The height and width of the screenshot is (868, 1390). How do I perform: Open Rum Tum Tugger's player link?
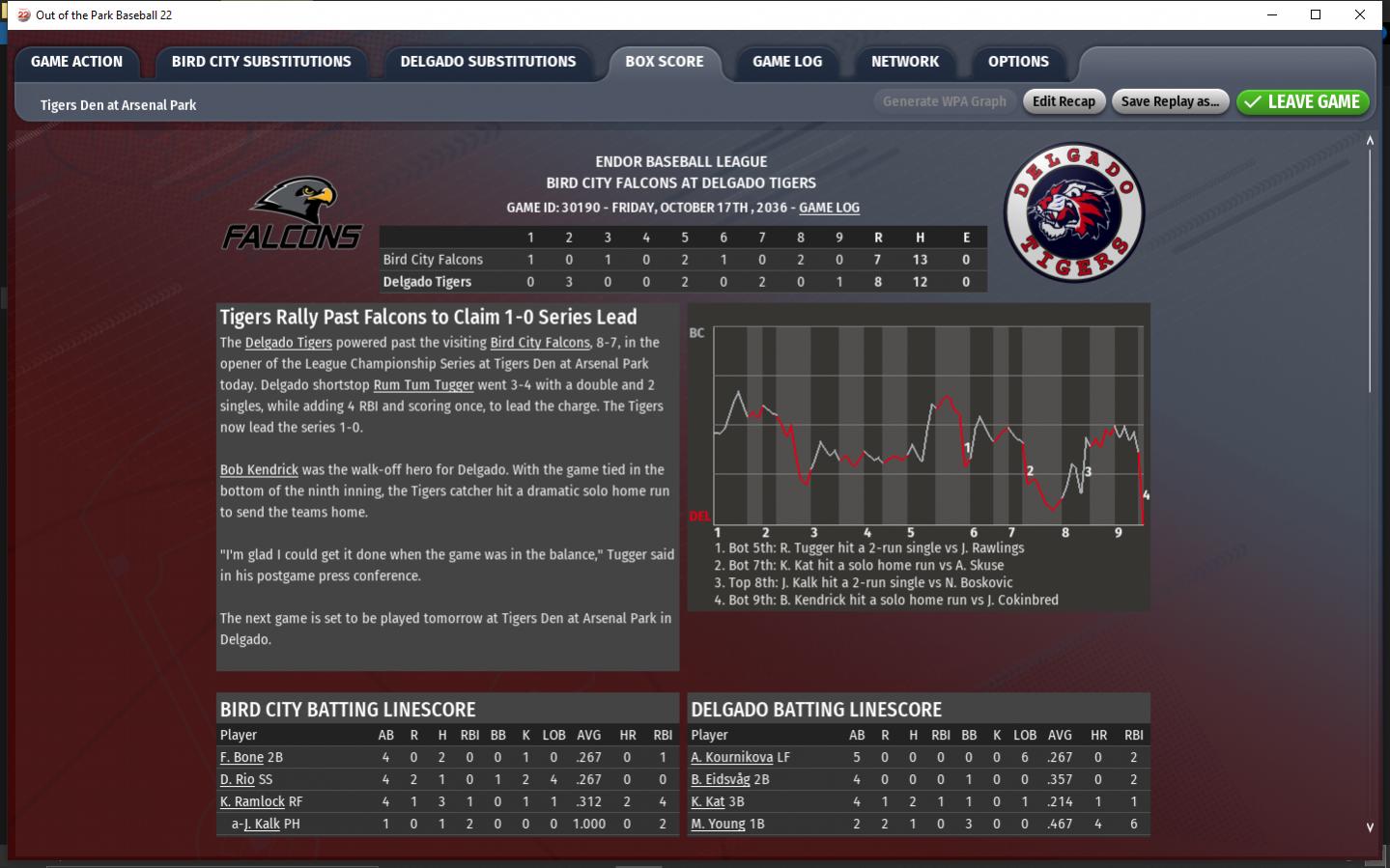click(x=423, y=385)
